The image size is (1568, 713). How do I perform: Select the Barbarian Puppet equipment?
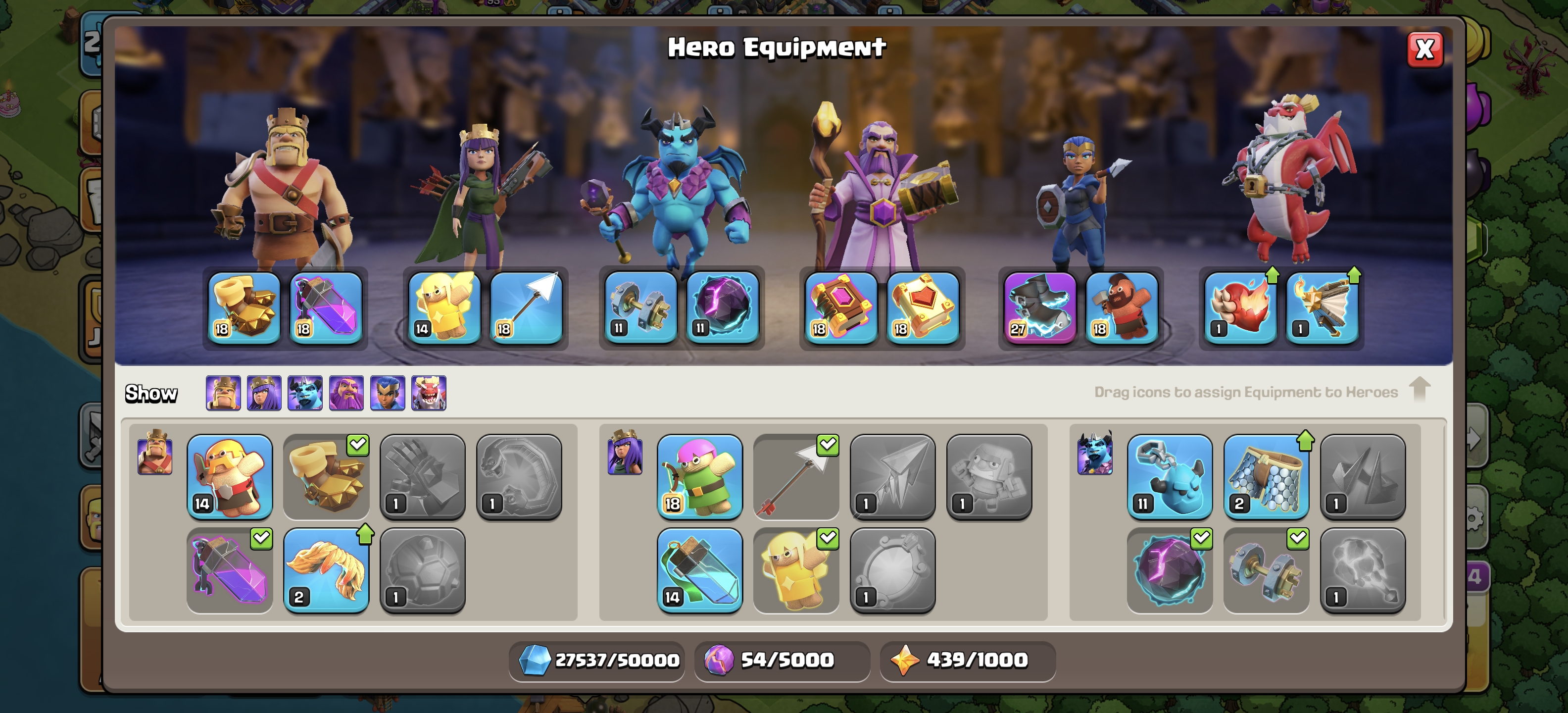click(x=230, y=476)
